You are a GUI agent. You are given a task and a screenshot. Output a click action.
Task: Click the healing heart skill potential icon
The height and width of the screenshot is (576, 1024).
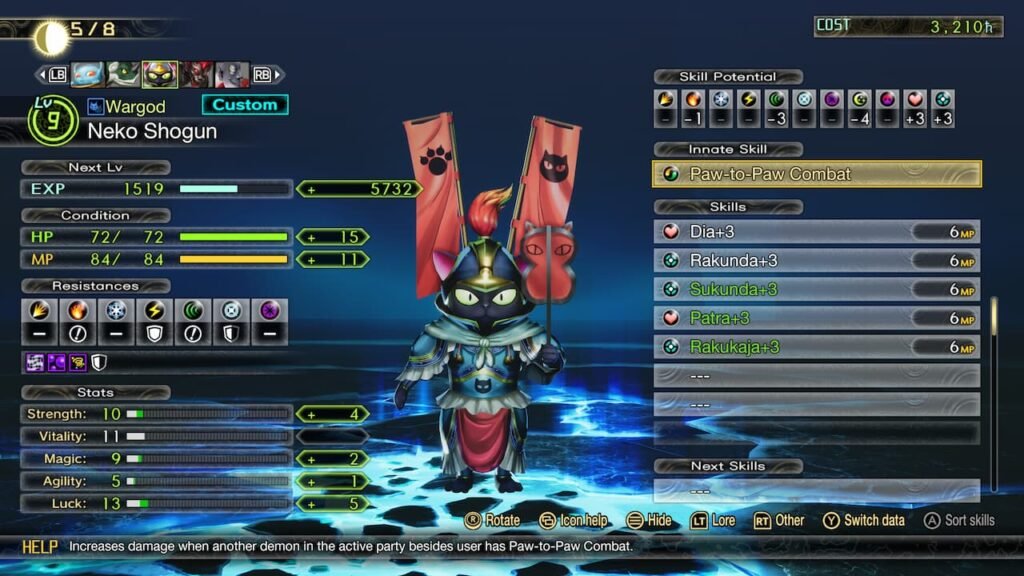click(x=915, y=99)
